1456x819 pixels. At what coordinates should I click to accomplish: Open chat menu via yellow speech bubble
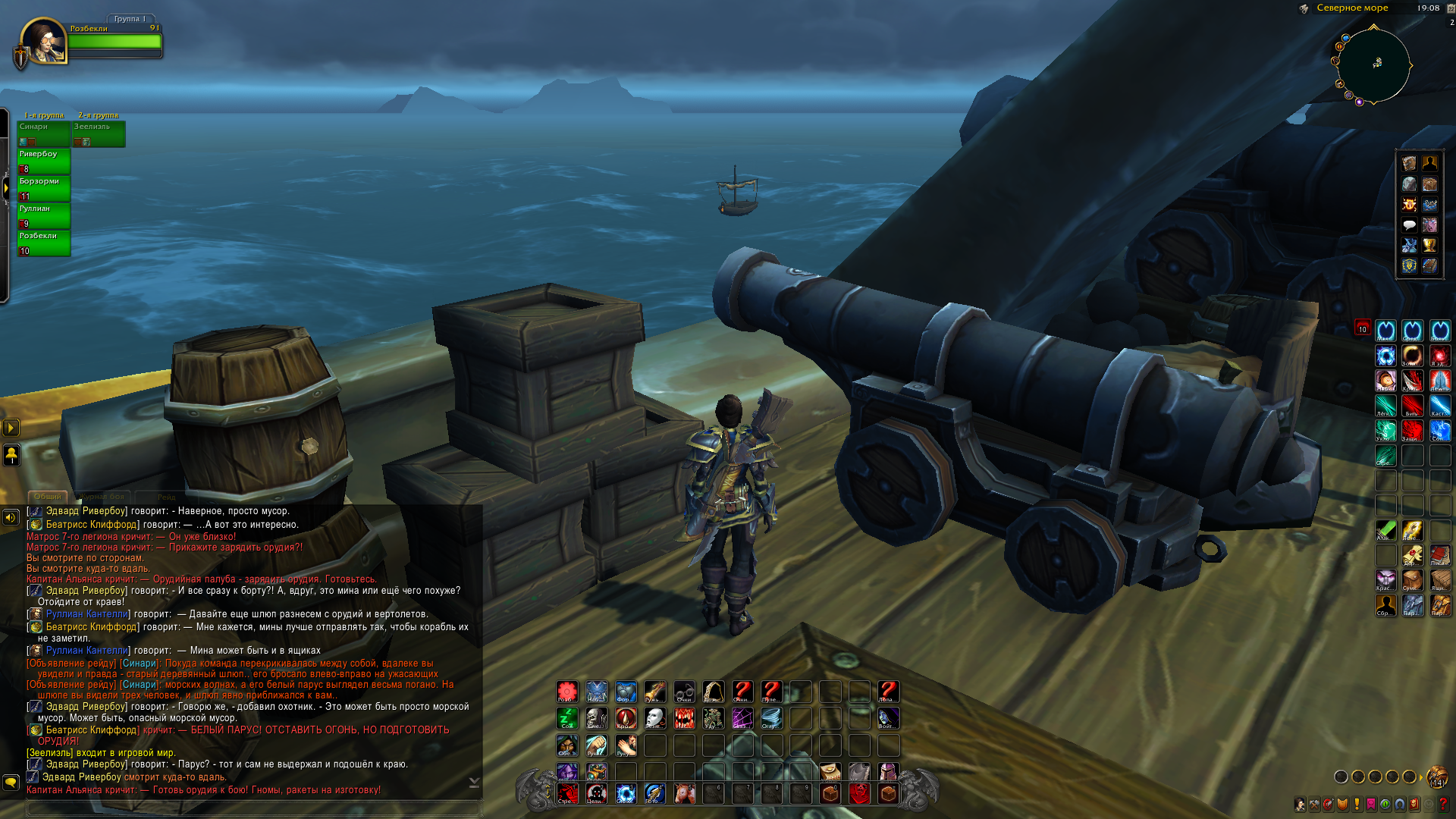pos(11,781)
